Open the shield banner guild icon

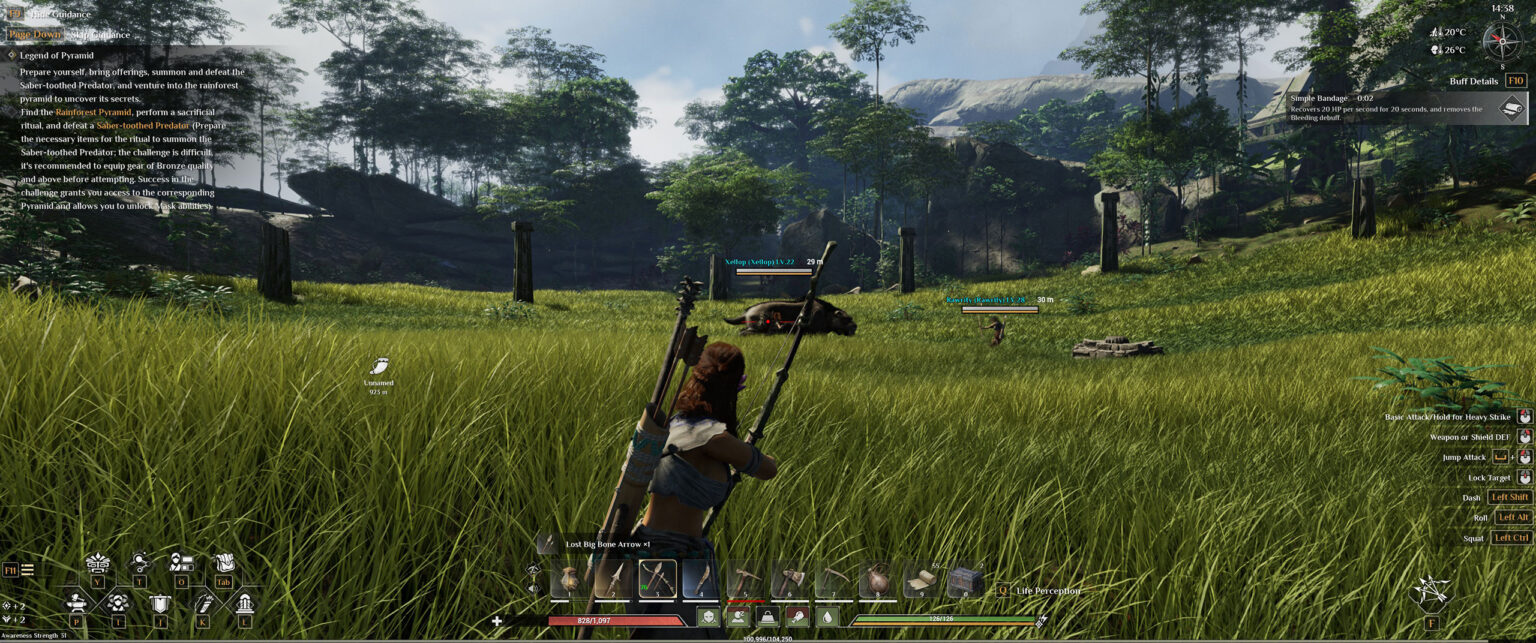tap(160, 603)
